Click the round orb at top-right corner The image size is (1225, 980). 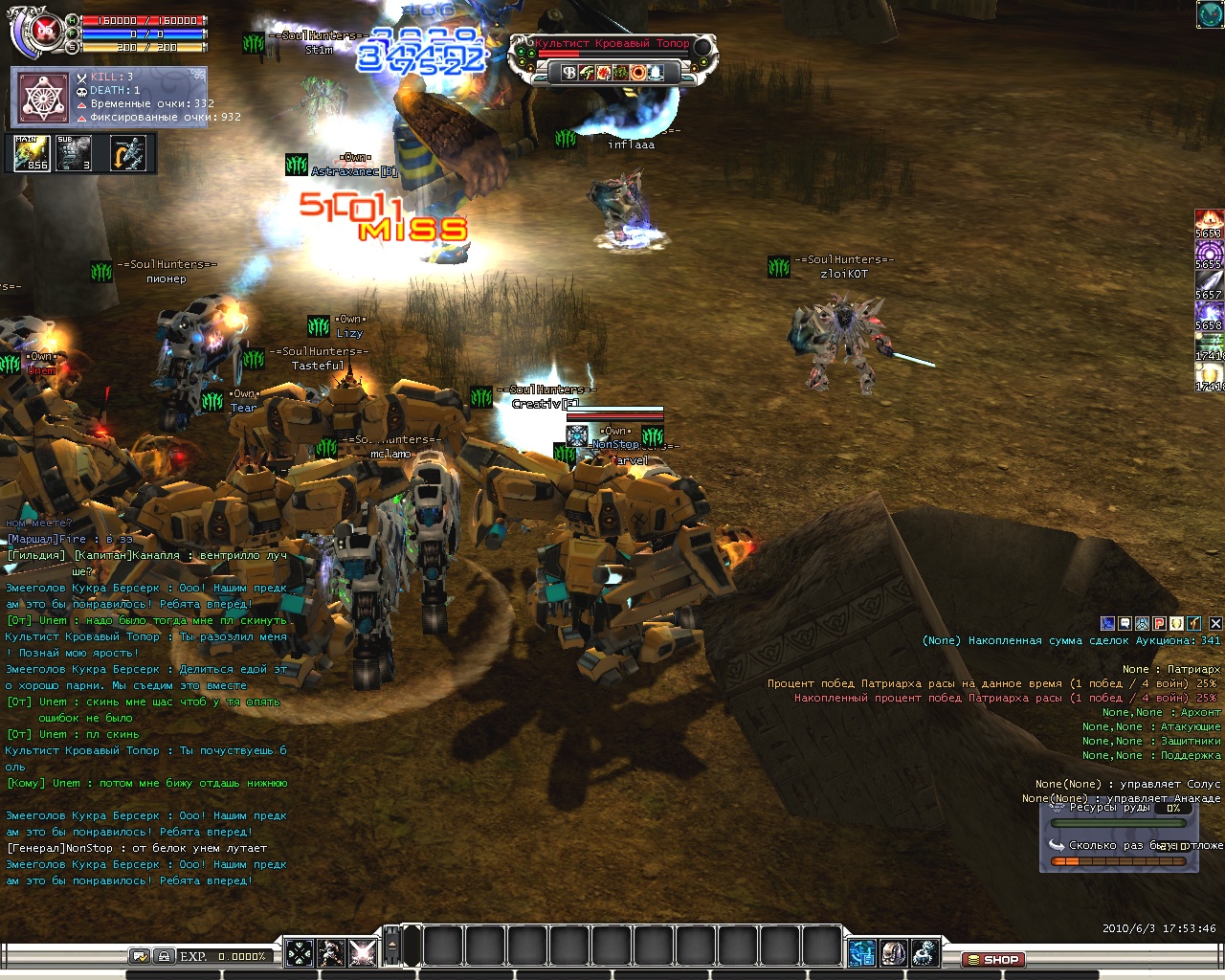[1210, 14]
